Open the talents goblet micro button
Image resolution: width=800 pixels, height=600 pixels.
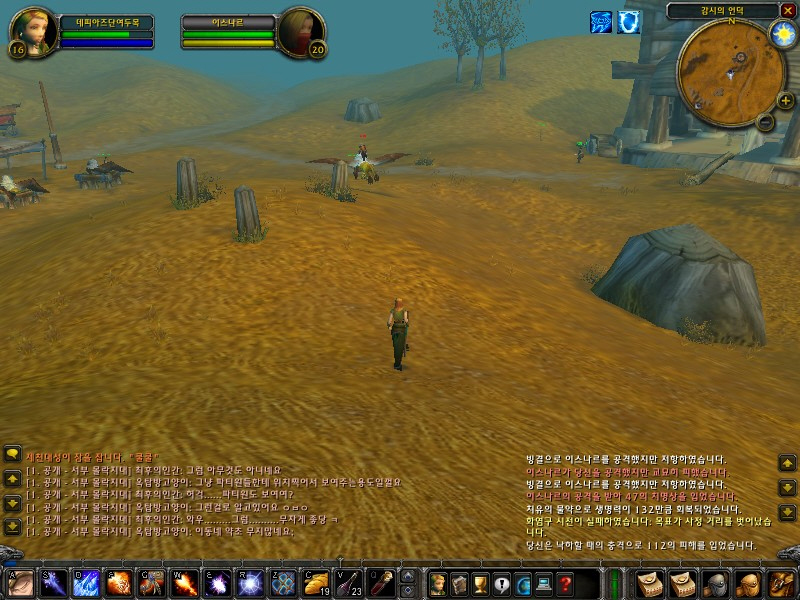point(480,583)
